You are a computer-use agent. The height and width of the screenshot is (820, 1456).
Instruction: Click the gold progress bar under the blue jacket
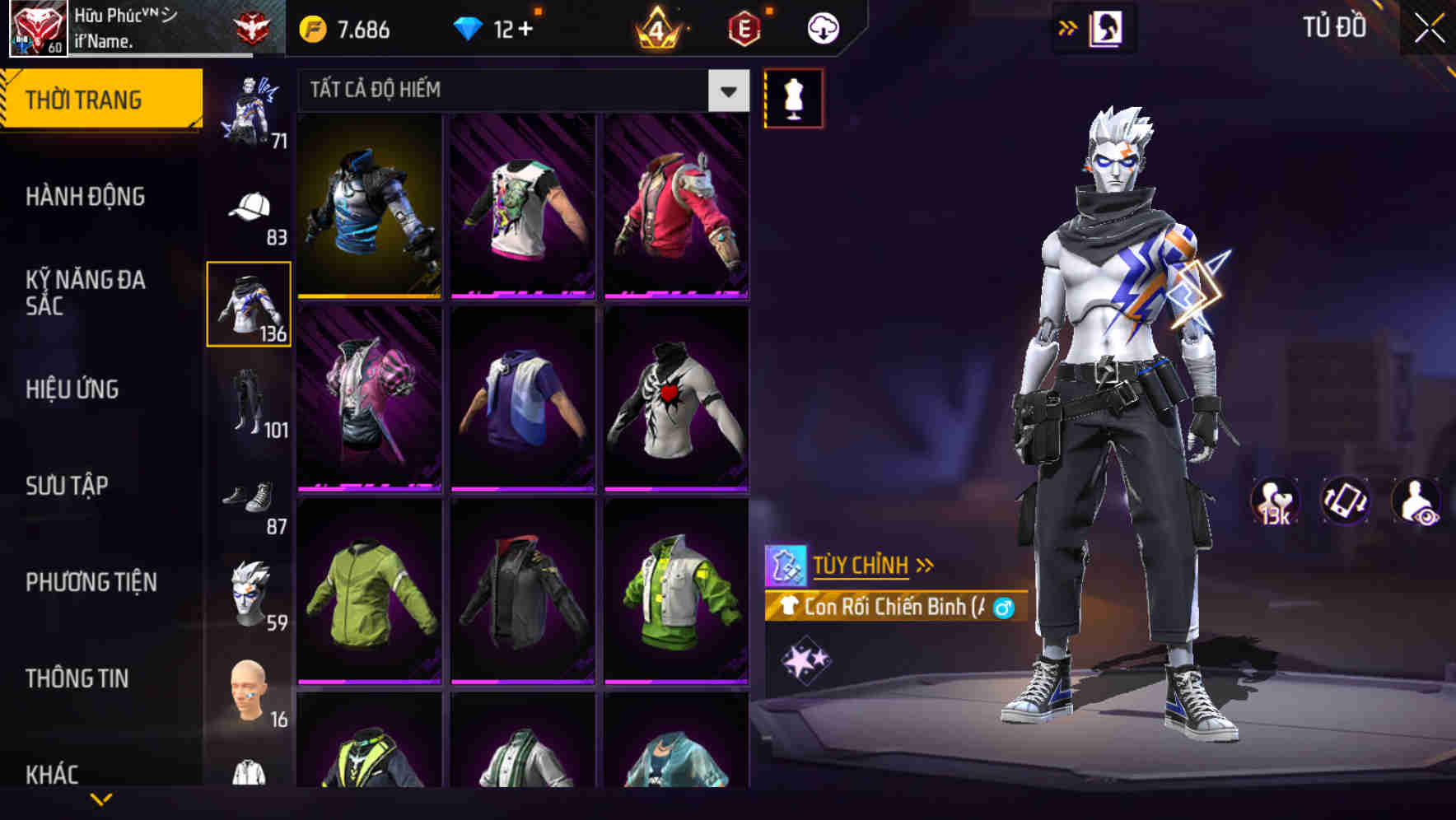(370, 296)
